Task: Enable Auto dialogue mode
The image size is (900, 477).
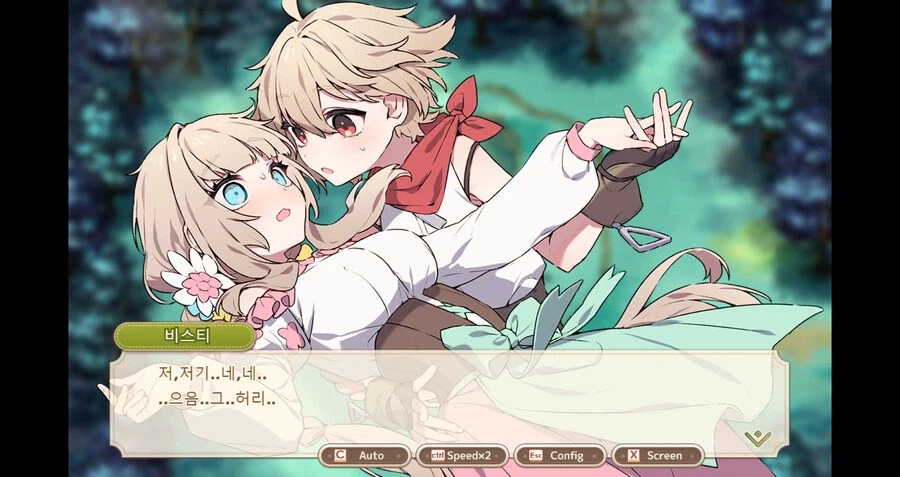Action: (x=364, y=456)
